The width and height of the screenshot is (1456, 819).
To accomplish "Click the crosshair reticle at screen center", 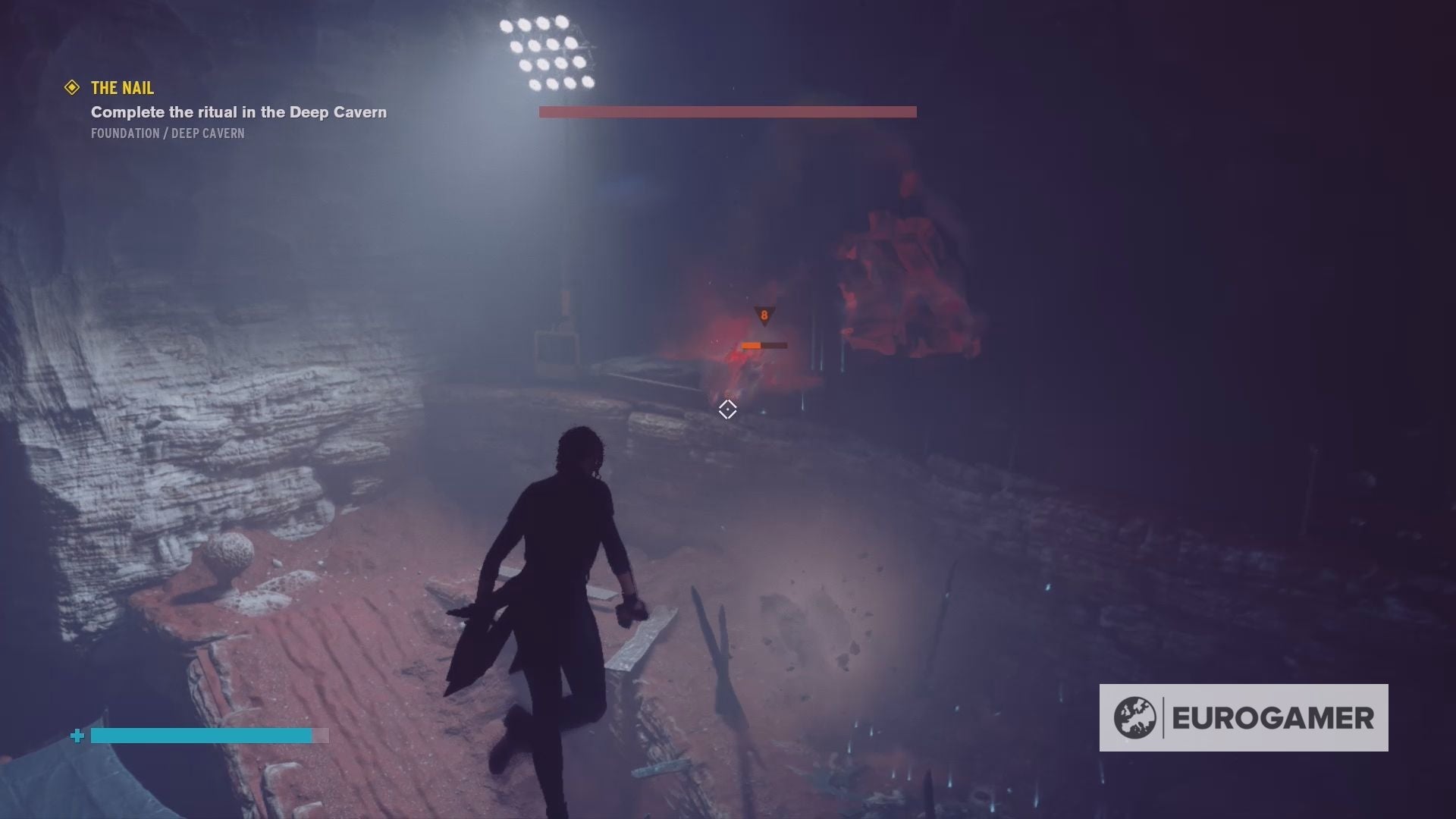I will coord(727,409).
